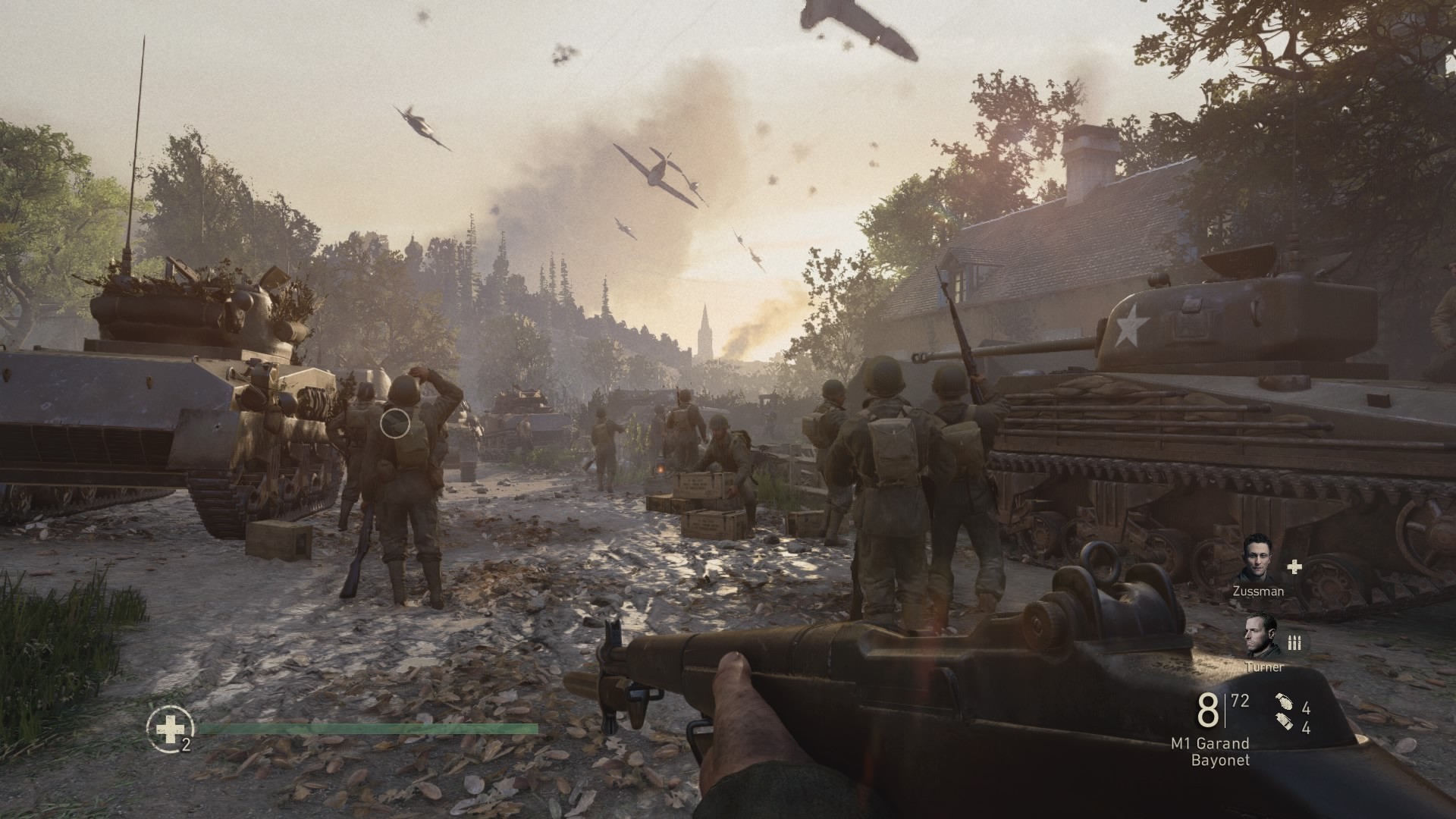Click the M1 Garand weapon label
This screenshot has height=819, width=1456.
(1210, 743)
